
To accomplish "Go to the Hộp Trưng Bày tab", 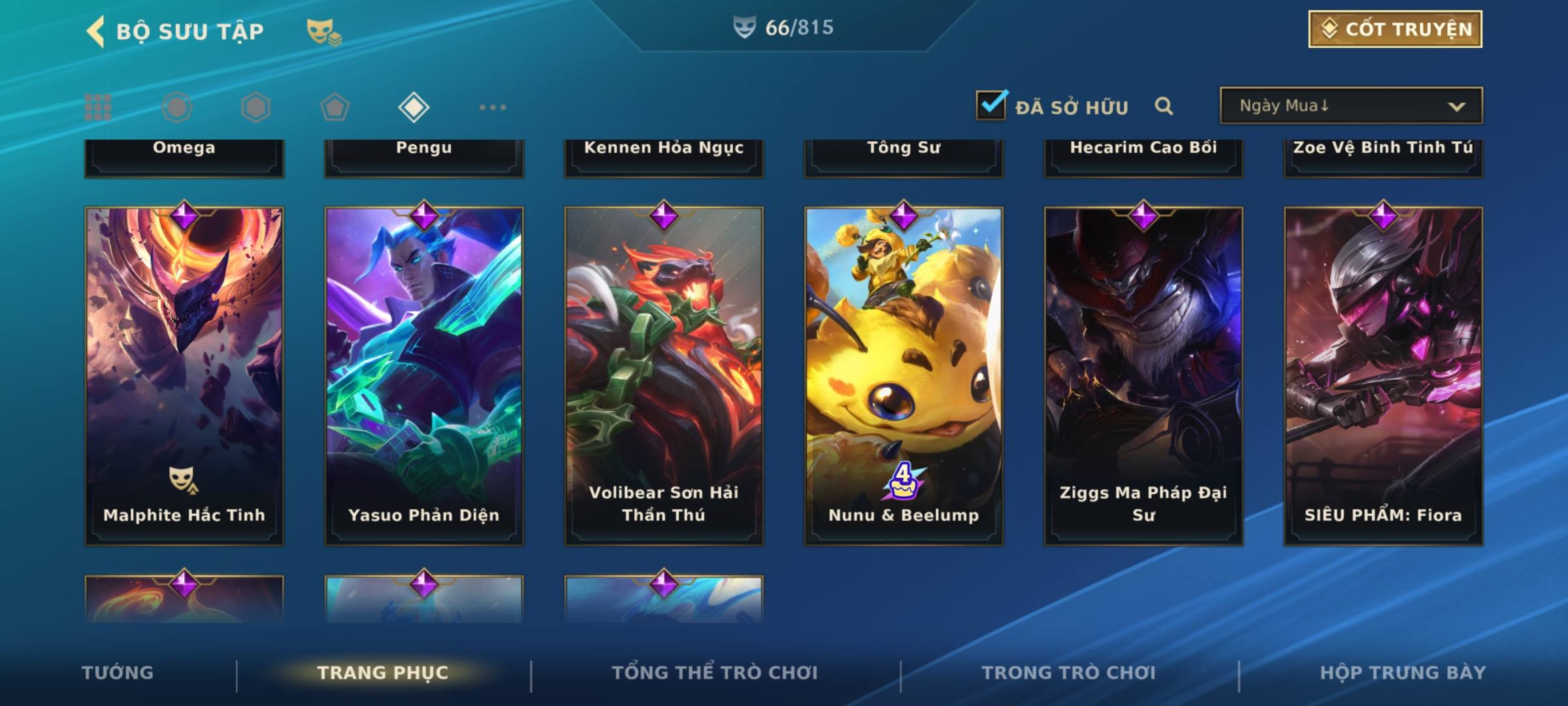I will [1403, 673].
